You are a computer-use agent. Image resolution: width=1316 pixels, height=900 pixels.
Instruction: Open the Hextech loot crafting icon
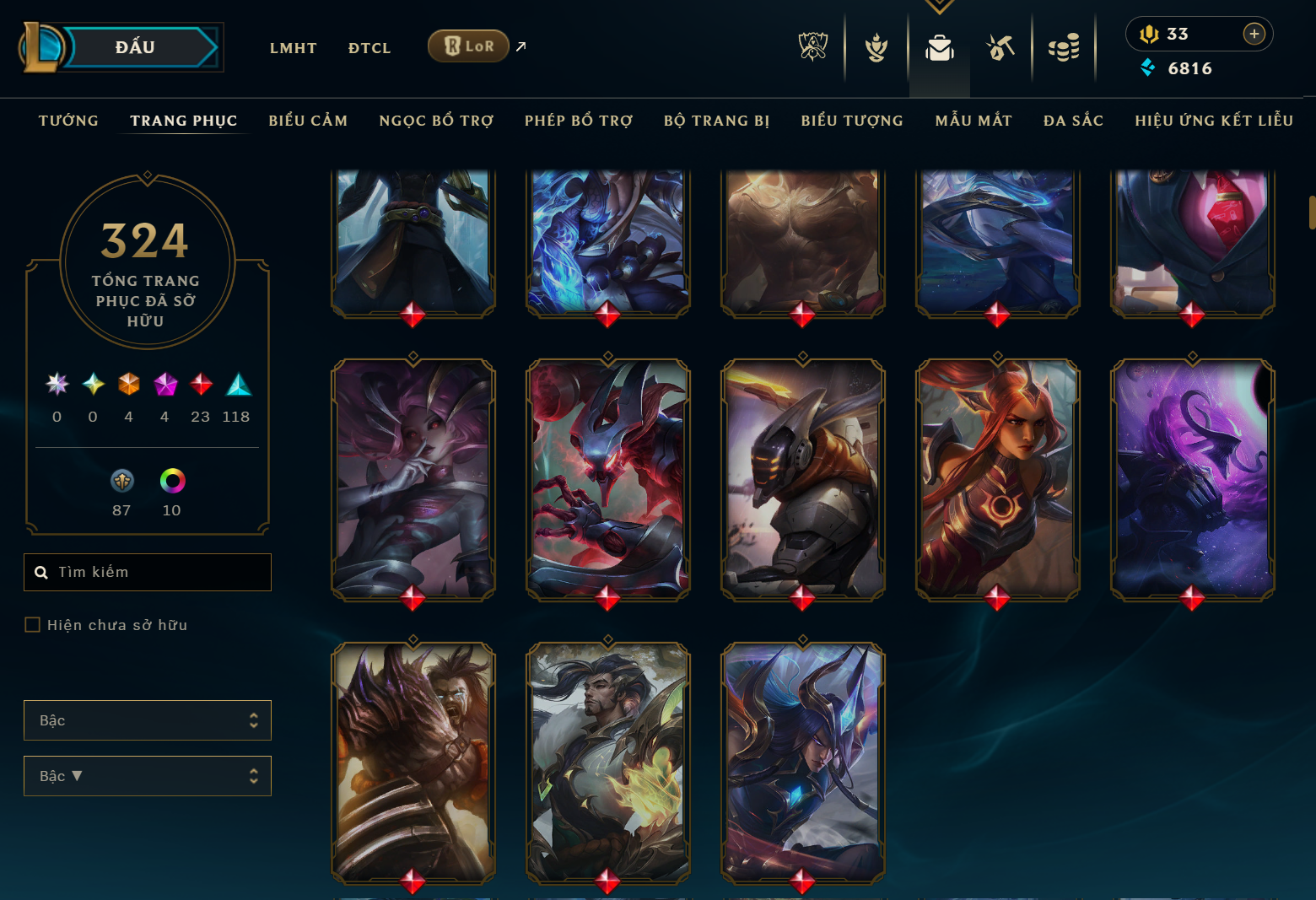[x=999, y=48]
